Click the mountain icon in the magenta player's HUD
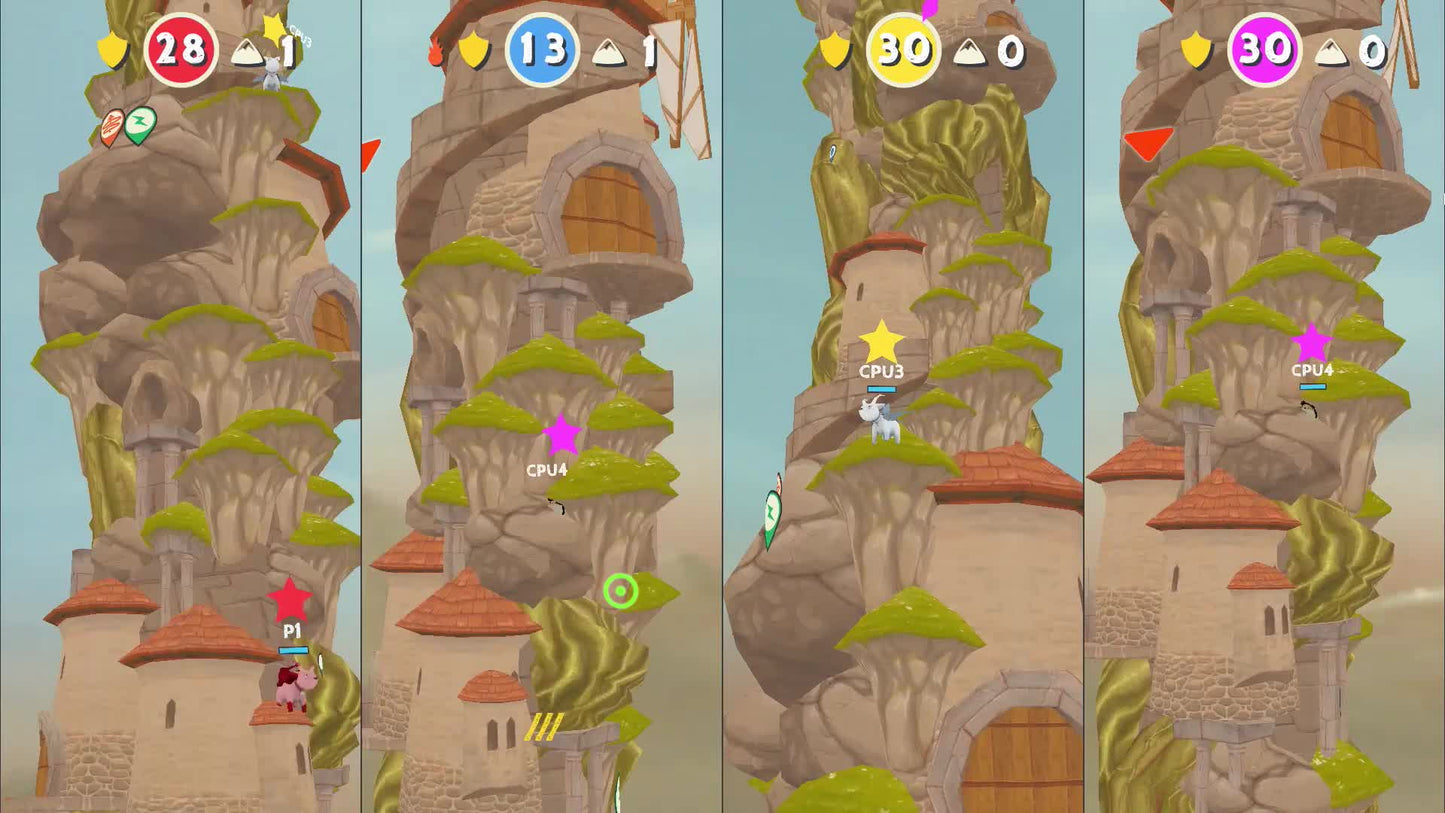Screen dimensions: 1445x813 pos(1331,52)
